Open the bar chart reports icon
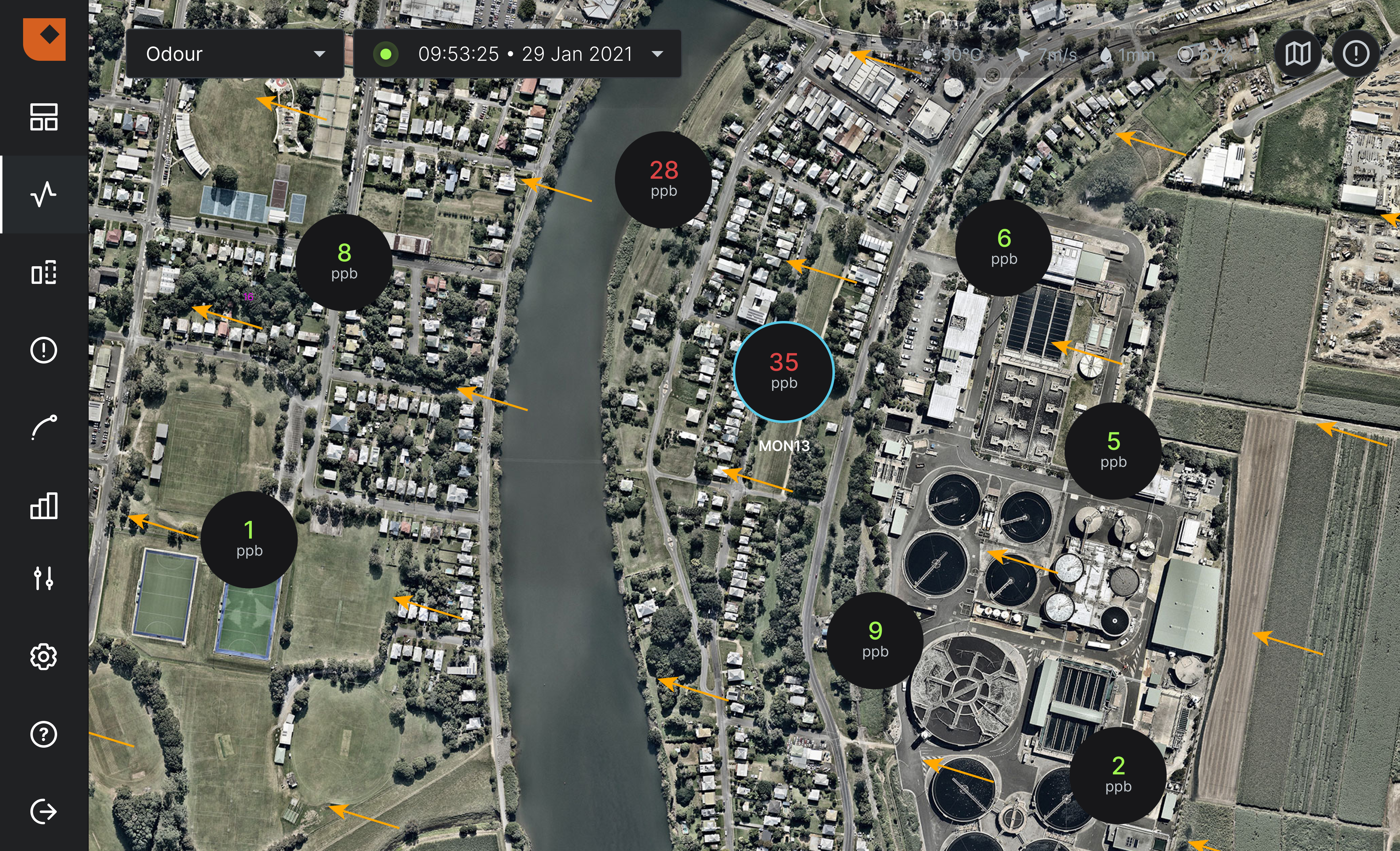The height and width of the screenshot is (851, 1400). 44,505
